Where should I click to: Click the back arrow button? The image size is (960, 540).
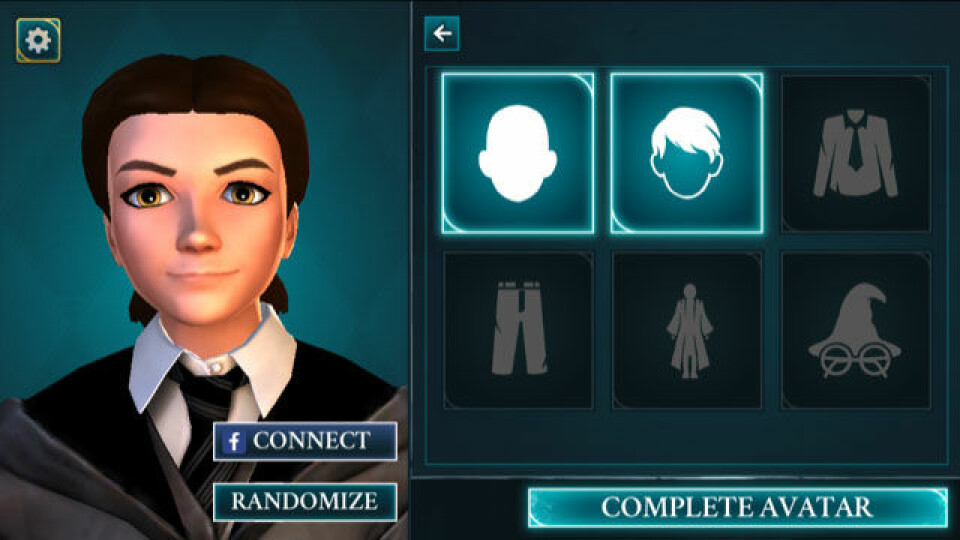tap(441, 34)
